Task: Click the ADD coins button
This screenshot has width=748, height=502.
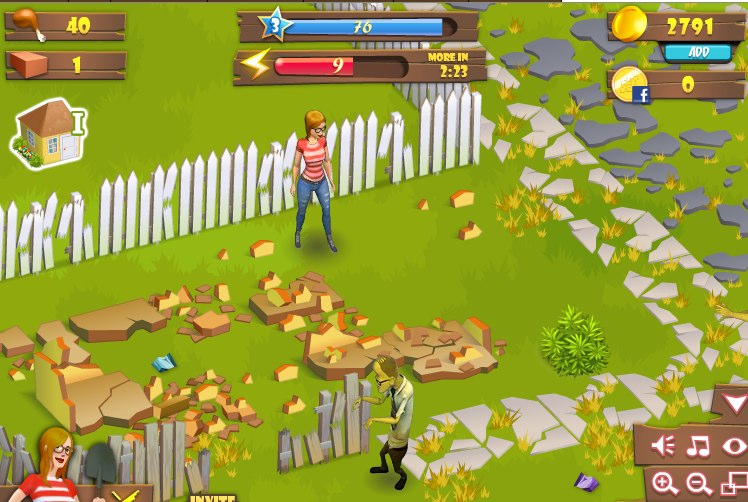Action: 699,52
